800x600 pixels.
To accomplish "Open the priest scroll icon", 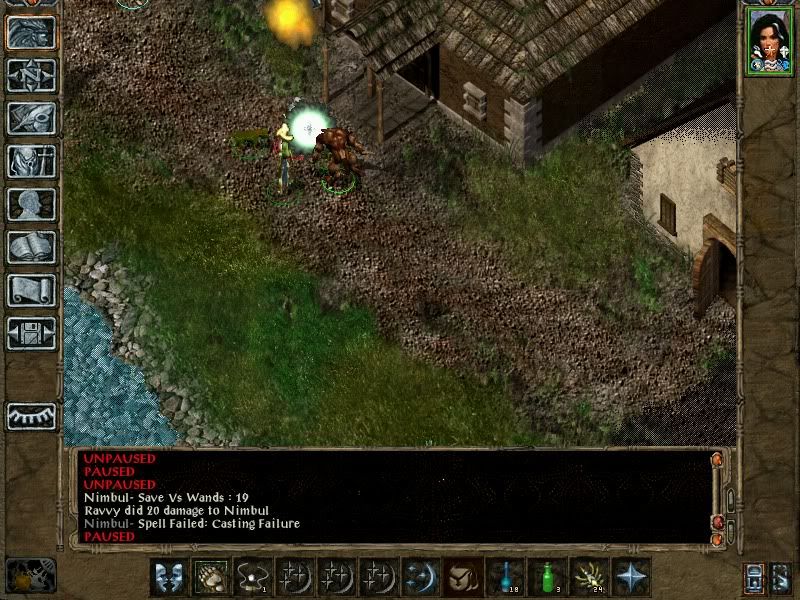I will tap(31, 290).
